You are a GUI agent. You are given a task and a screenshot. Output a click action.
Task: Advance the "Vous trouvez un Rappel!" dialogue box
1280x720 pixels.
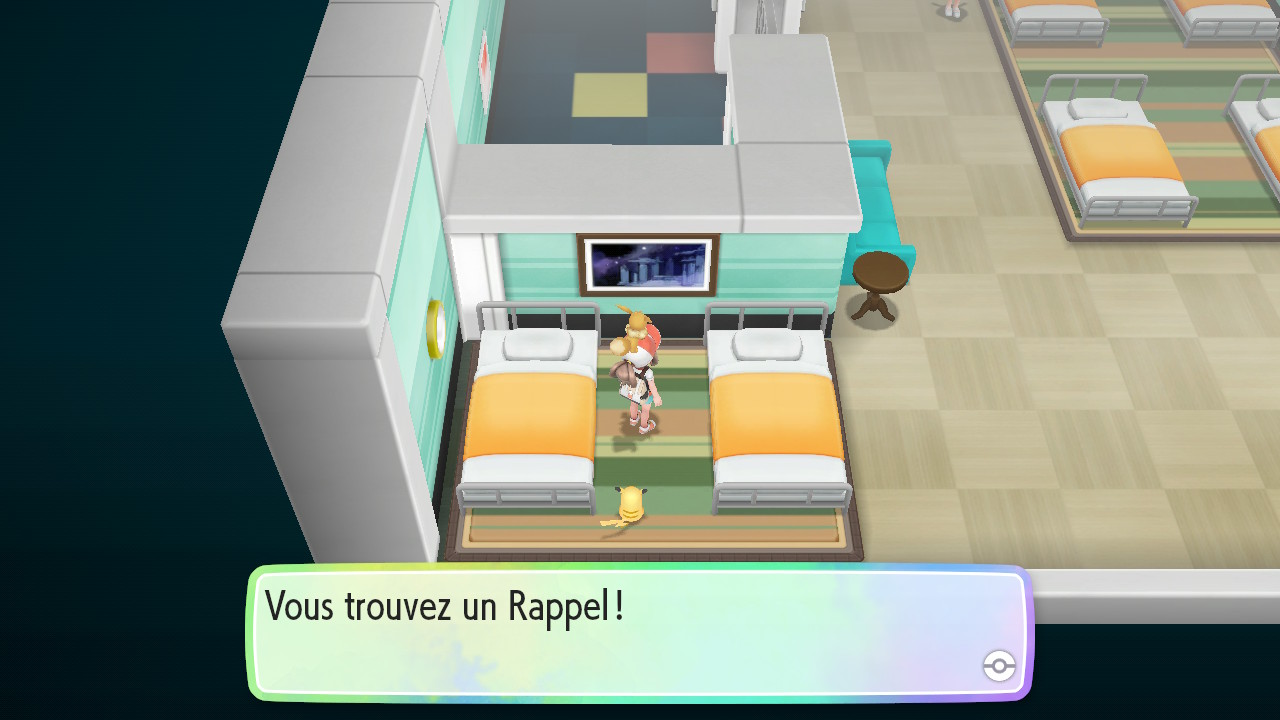640,632
